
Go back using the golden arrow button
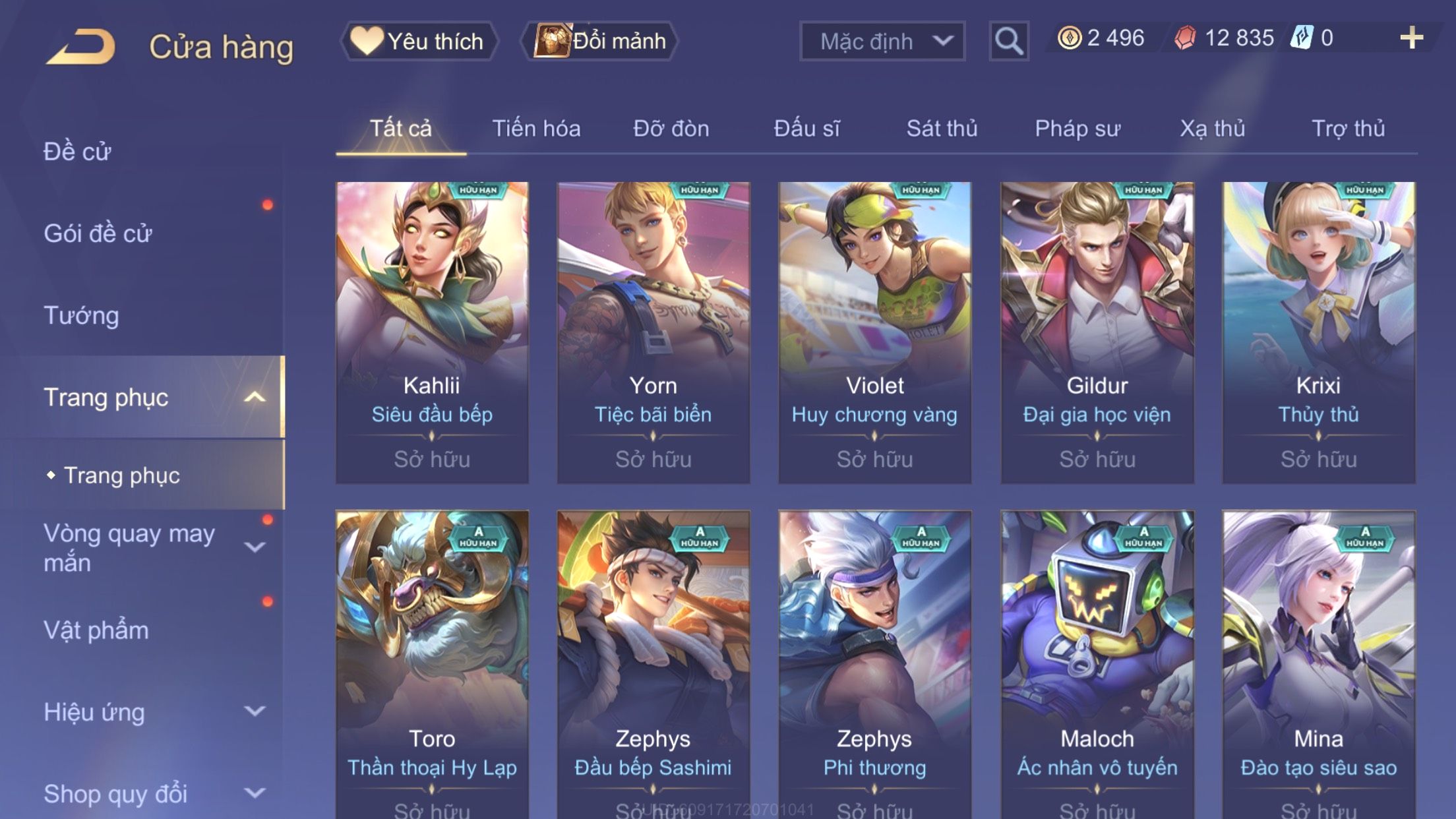[82, 46]
